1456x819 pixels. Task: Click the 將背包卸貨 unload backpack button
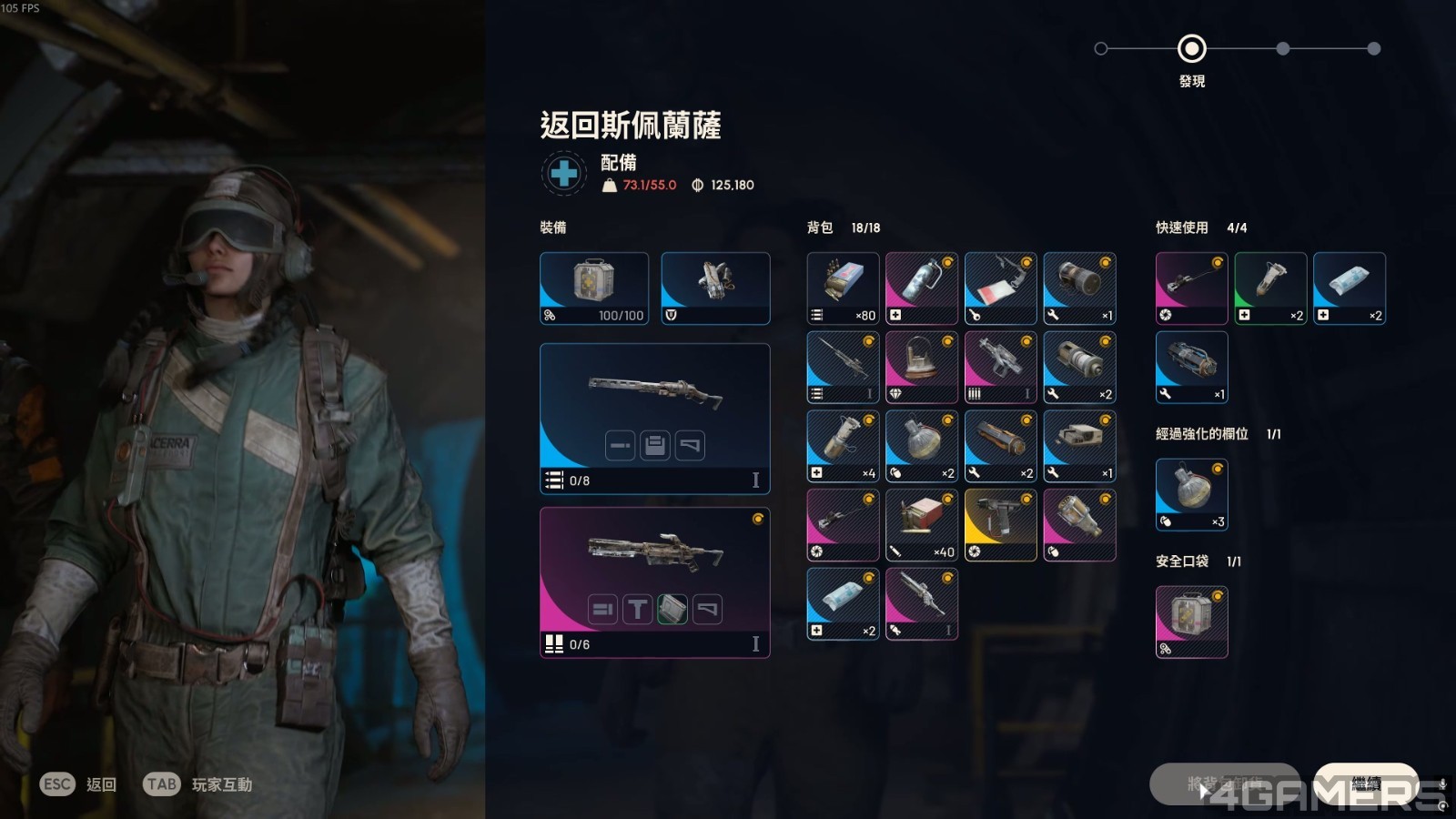click(1224, 784)
